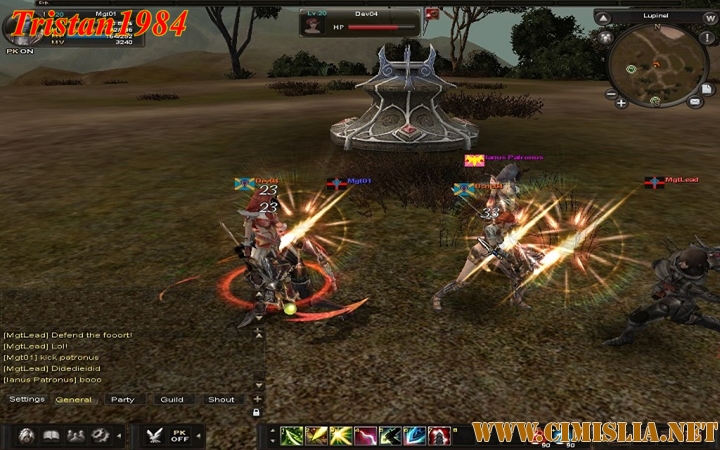Switch to the General chat tab

coord(74,400)
